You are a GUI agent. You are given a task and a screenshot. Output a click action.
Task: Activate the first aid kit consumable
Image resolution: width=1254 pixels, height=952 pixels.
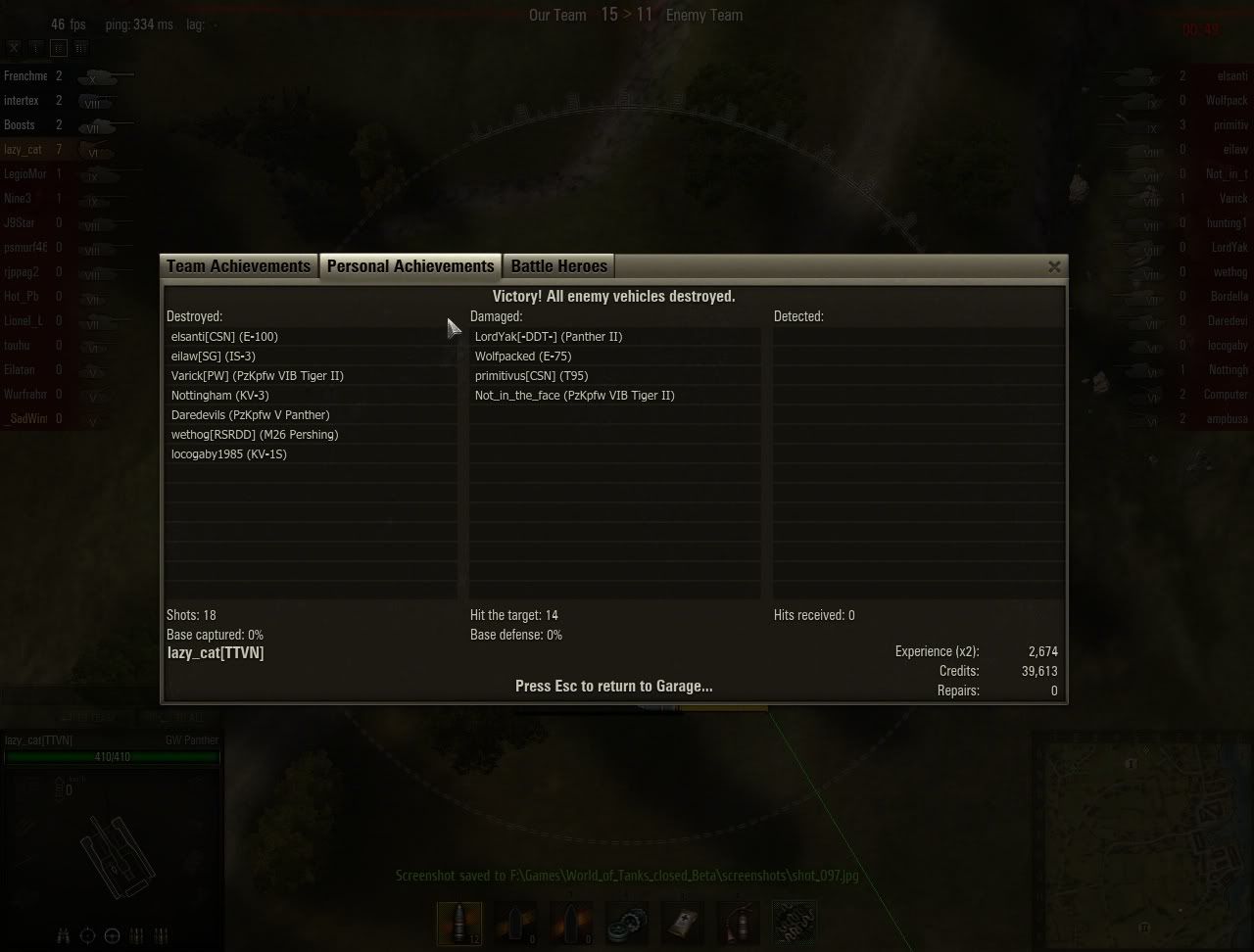click(x=684, y=924)
